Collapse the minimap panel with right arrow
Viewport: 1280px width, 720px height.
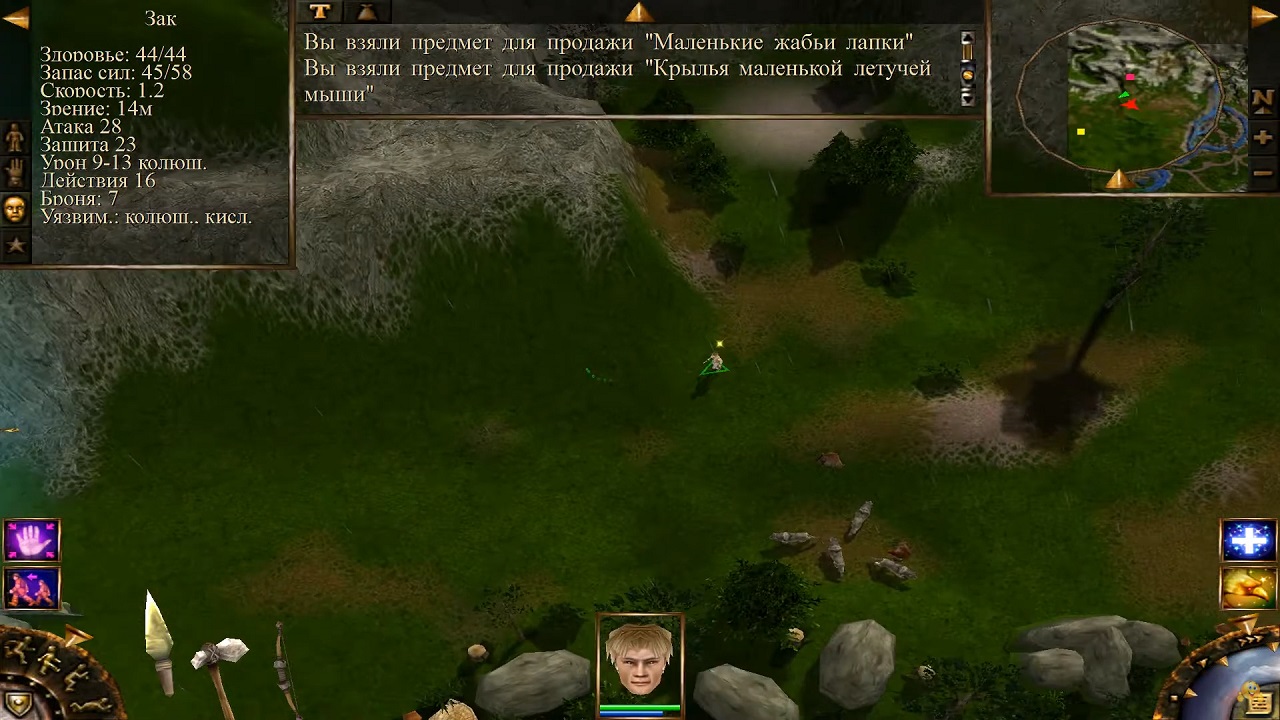click(1264, 16)
